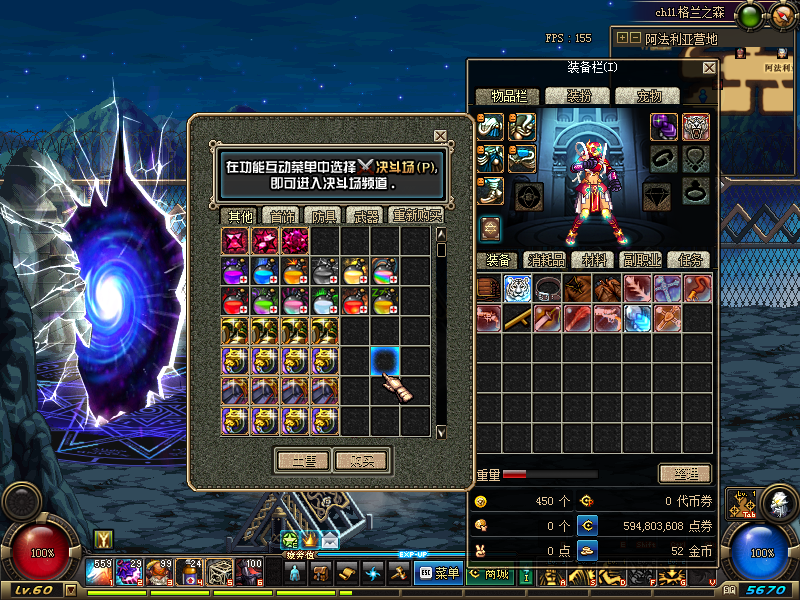Switch to the 材料 materials tab
The width and height of the screenshot is (800, 600).
pyautogui.click(x=594, y=260)
